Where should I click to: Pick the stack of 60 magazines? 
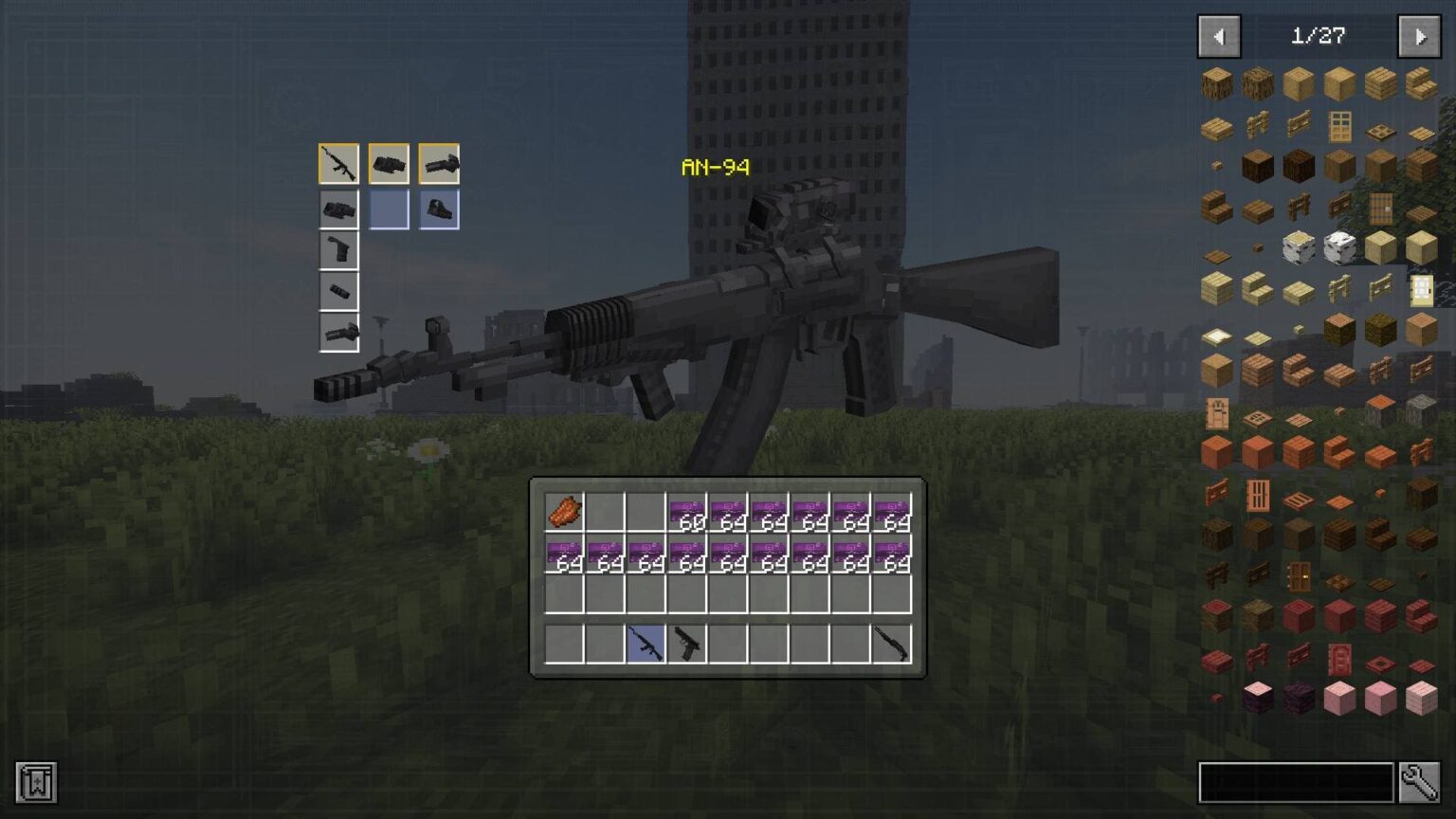(x=687, y=510)
